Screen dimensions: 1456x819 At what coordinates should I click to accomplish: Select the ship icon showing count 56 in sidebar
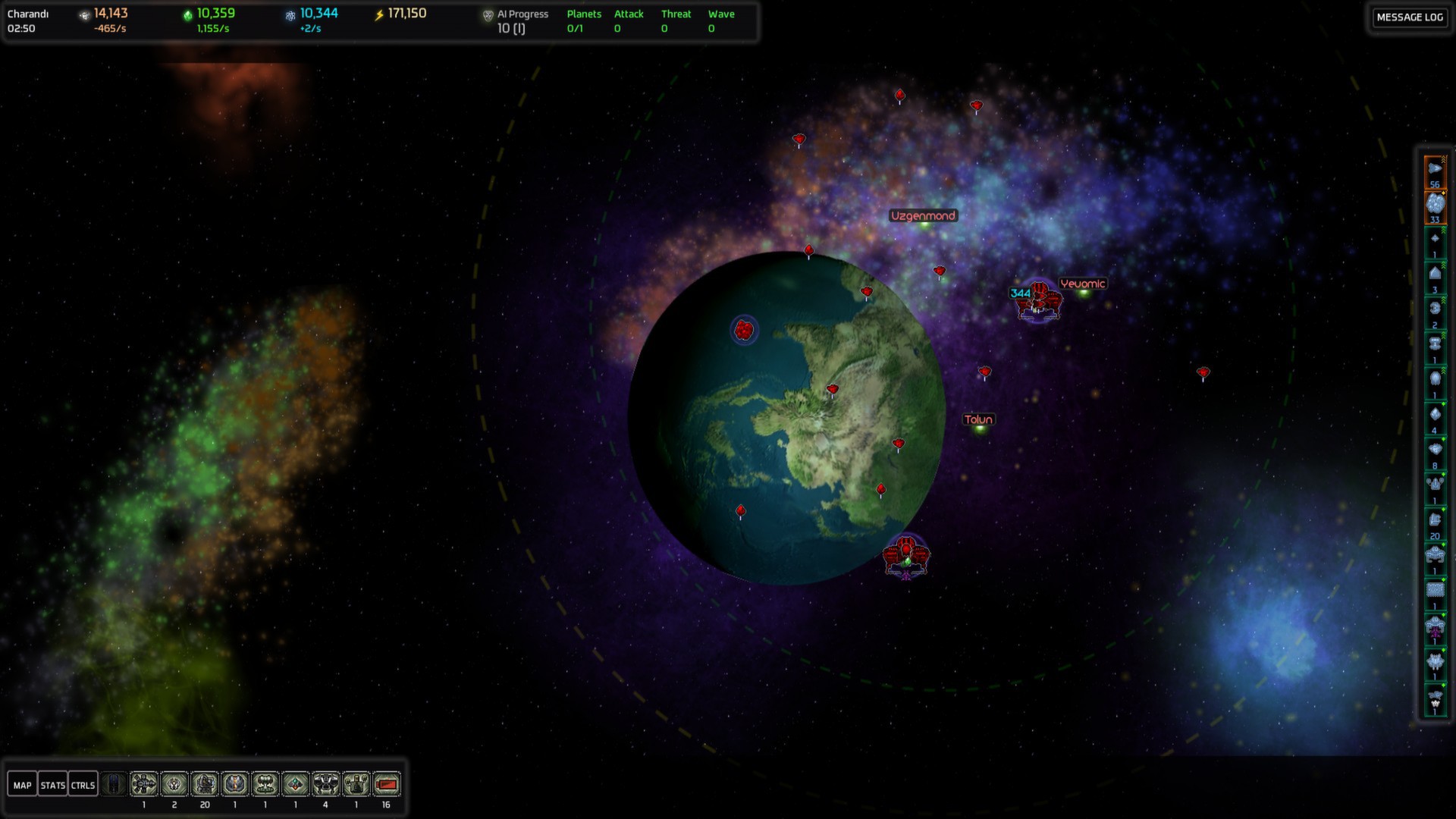[1436, 168]
